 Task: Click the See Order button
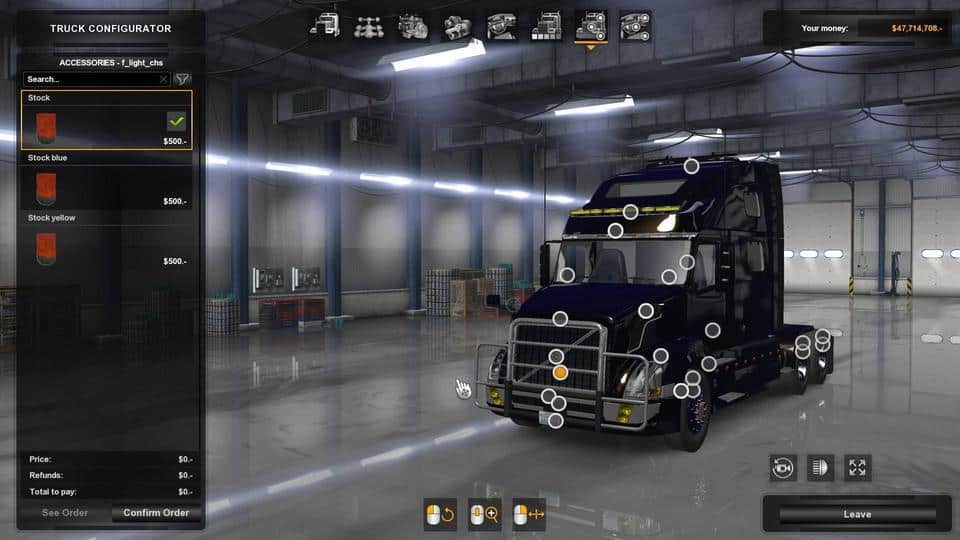coord(65,513)
